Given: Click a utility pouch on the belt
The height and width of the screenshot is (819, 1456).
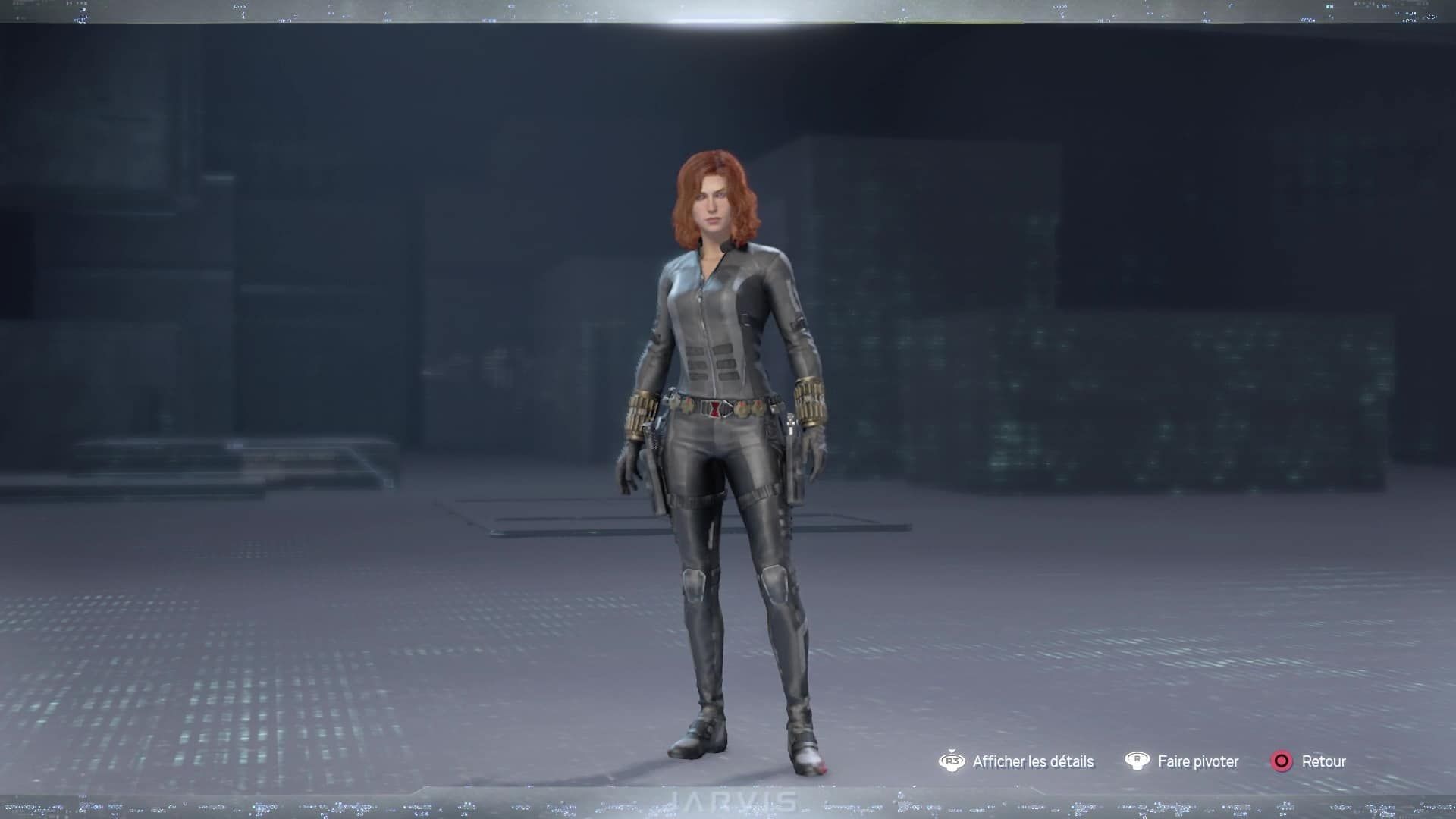Looking at the screenshot, I should (743, 407).
